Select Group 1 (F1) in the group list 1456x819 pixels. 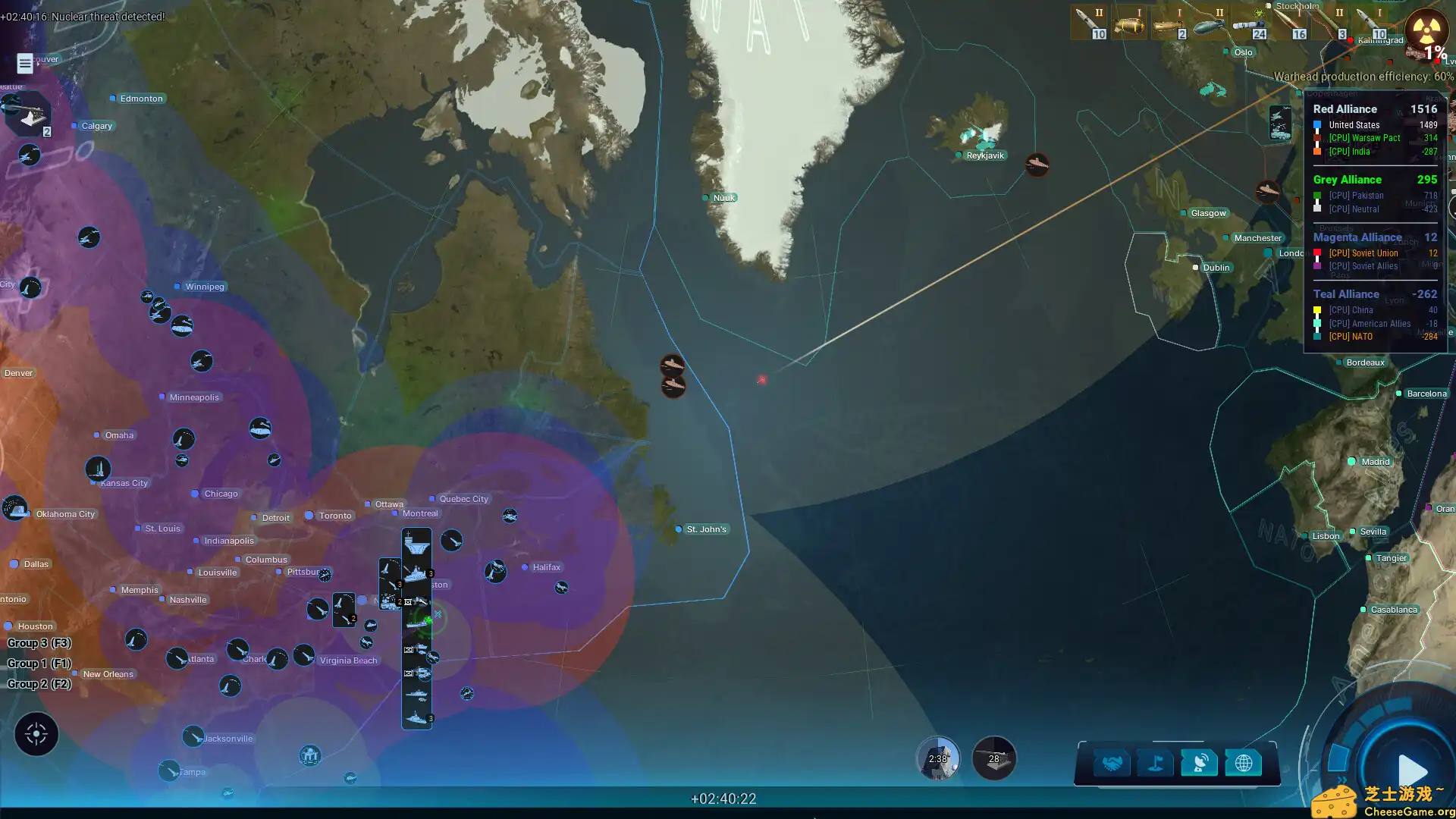pos(38,663)
